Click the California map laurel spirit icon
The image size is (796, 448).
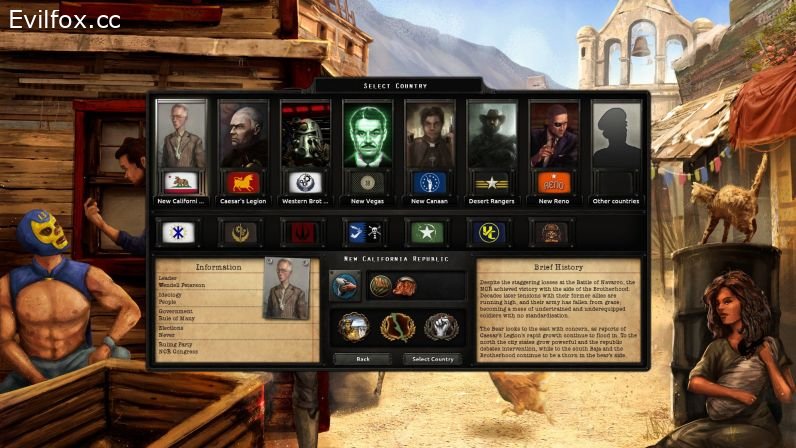pyautogui.click(x=397, y=326)
